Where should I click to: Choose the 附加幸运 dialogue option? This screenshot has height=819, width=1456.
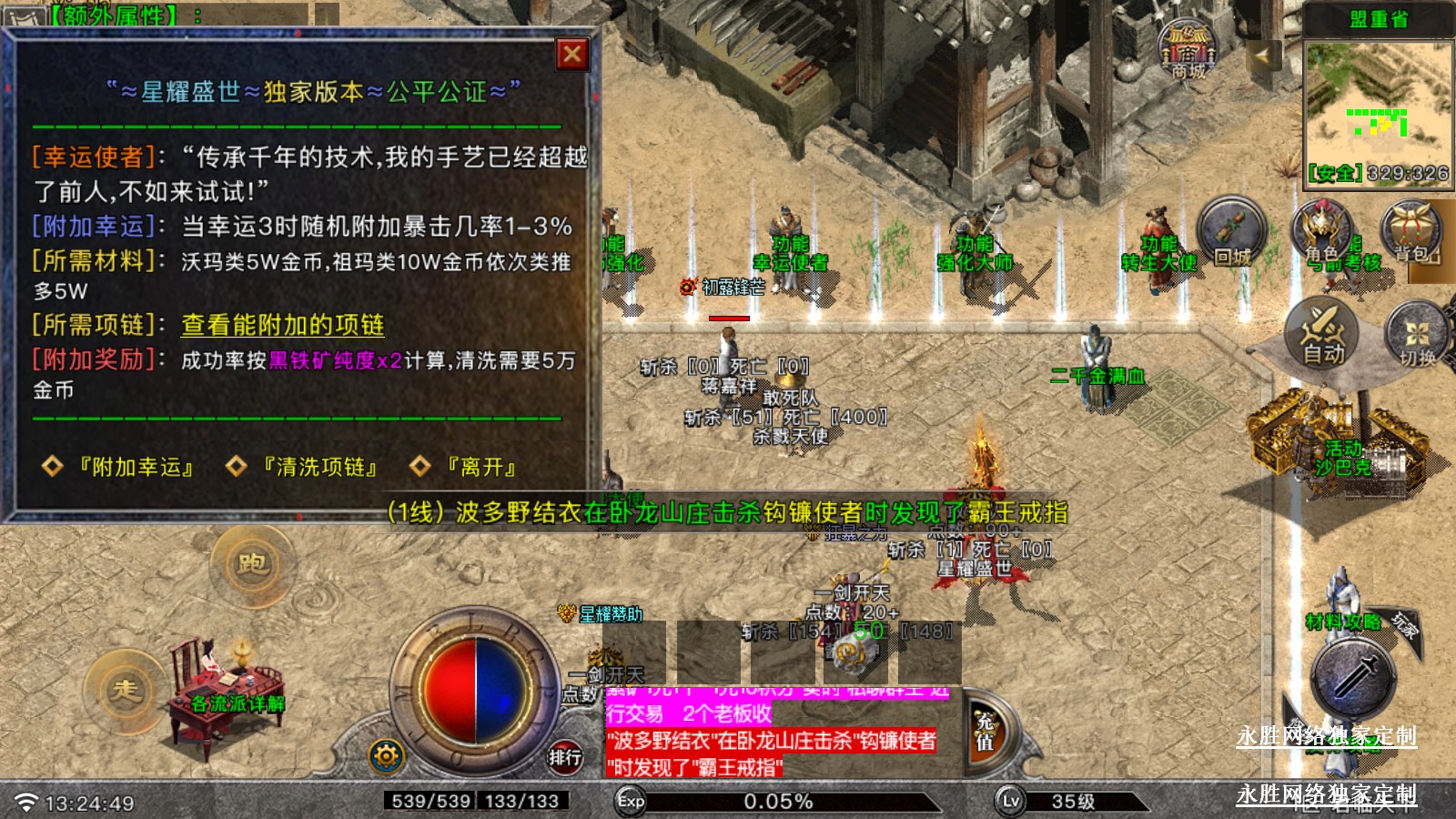click(136, 468)
